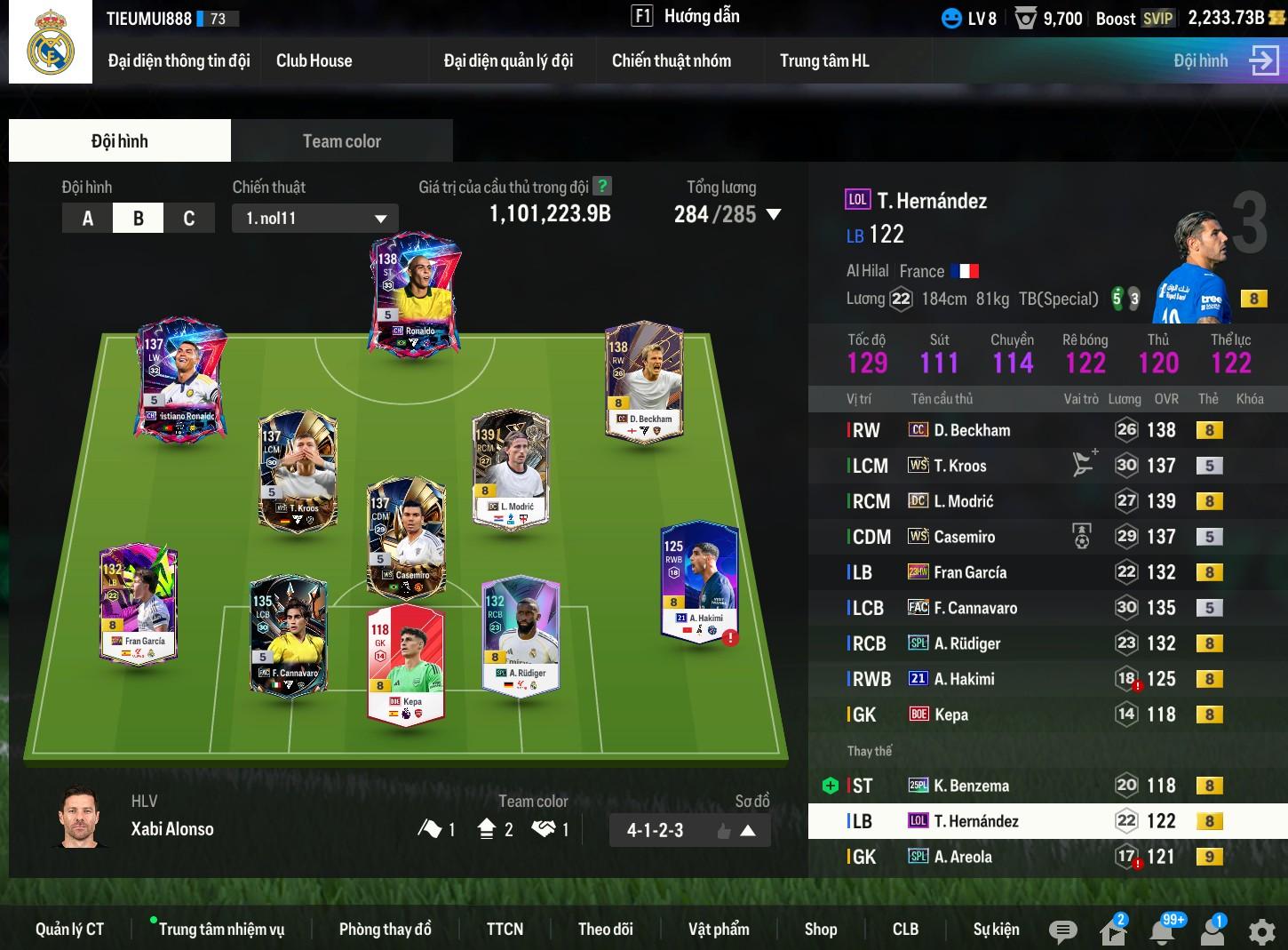The image size is (1288, 950).
Task: Open Chiến thuật nhóm menu
Action: point(671,60)
